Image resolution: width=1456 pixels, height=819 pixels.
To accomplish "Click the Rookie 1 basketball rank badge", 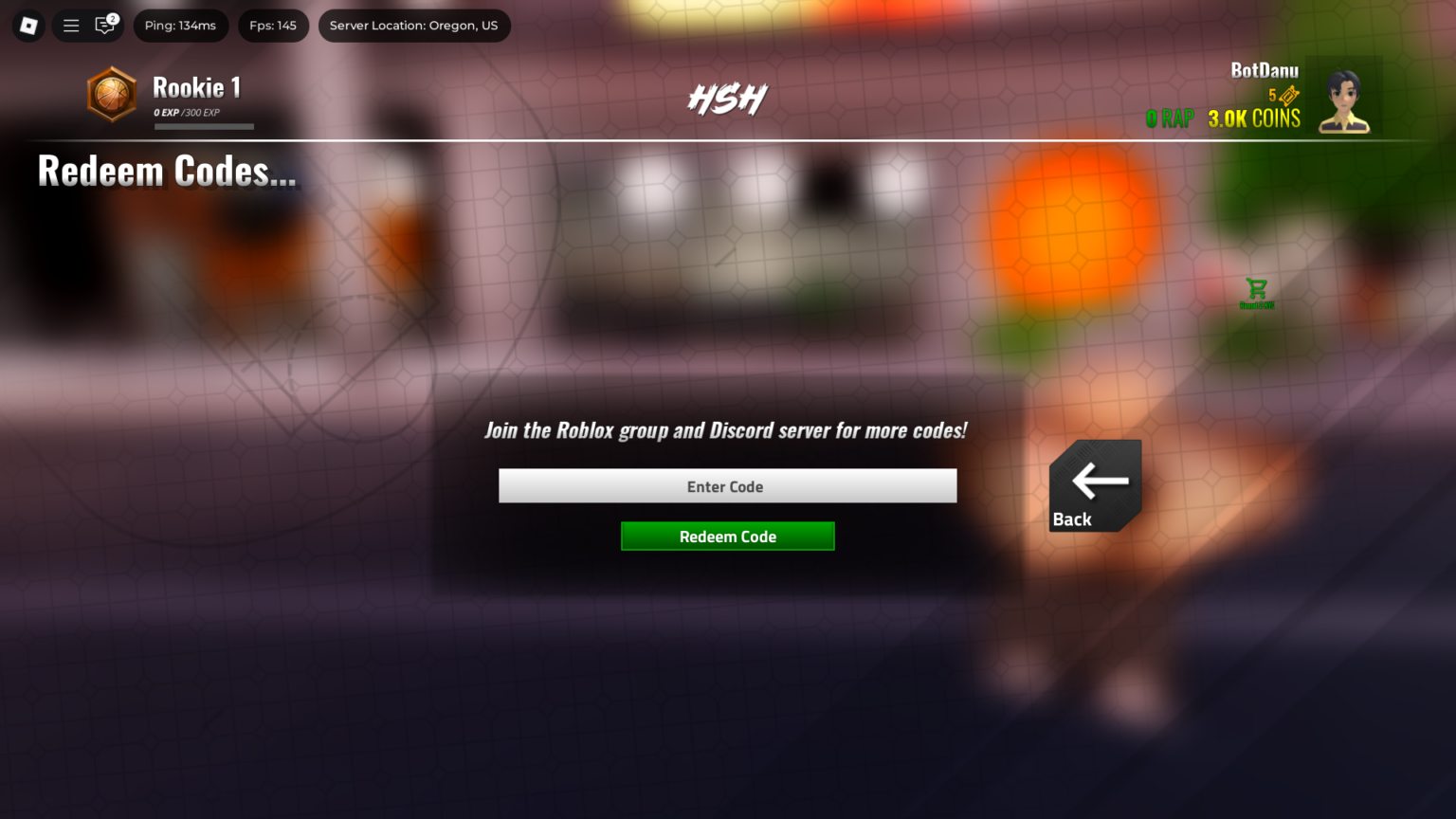I will coord(111,95).
